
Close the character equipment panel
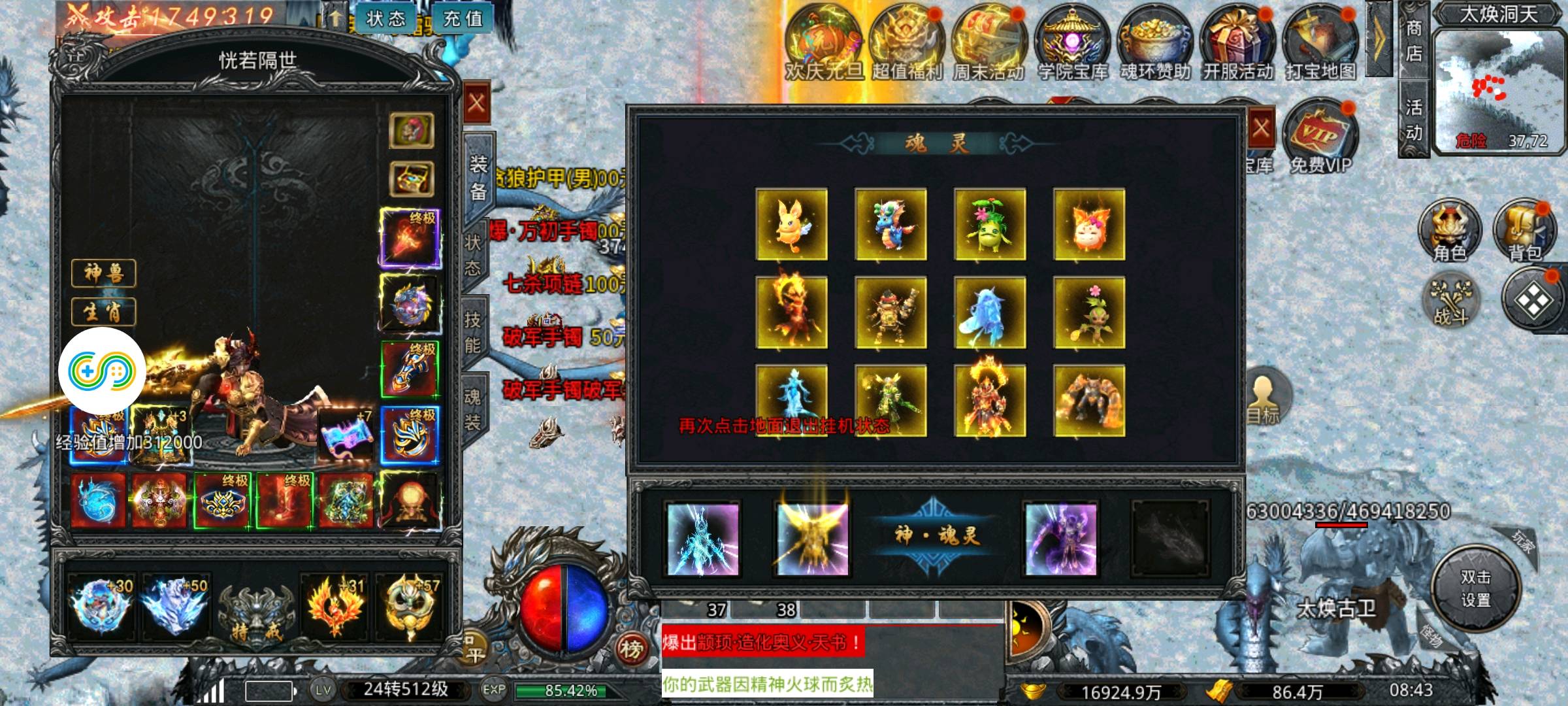coord(476,103)
